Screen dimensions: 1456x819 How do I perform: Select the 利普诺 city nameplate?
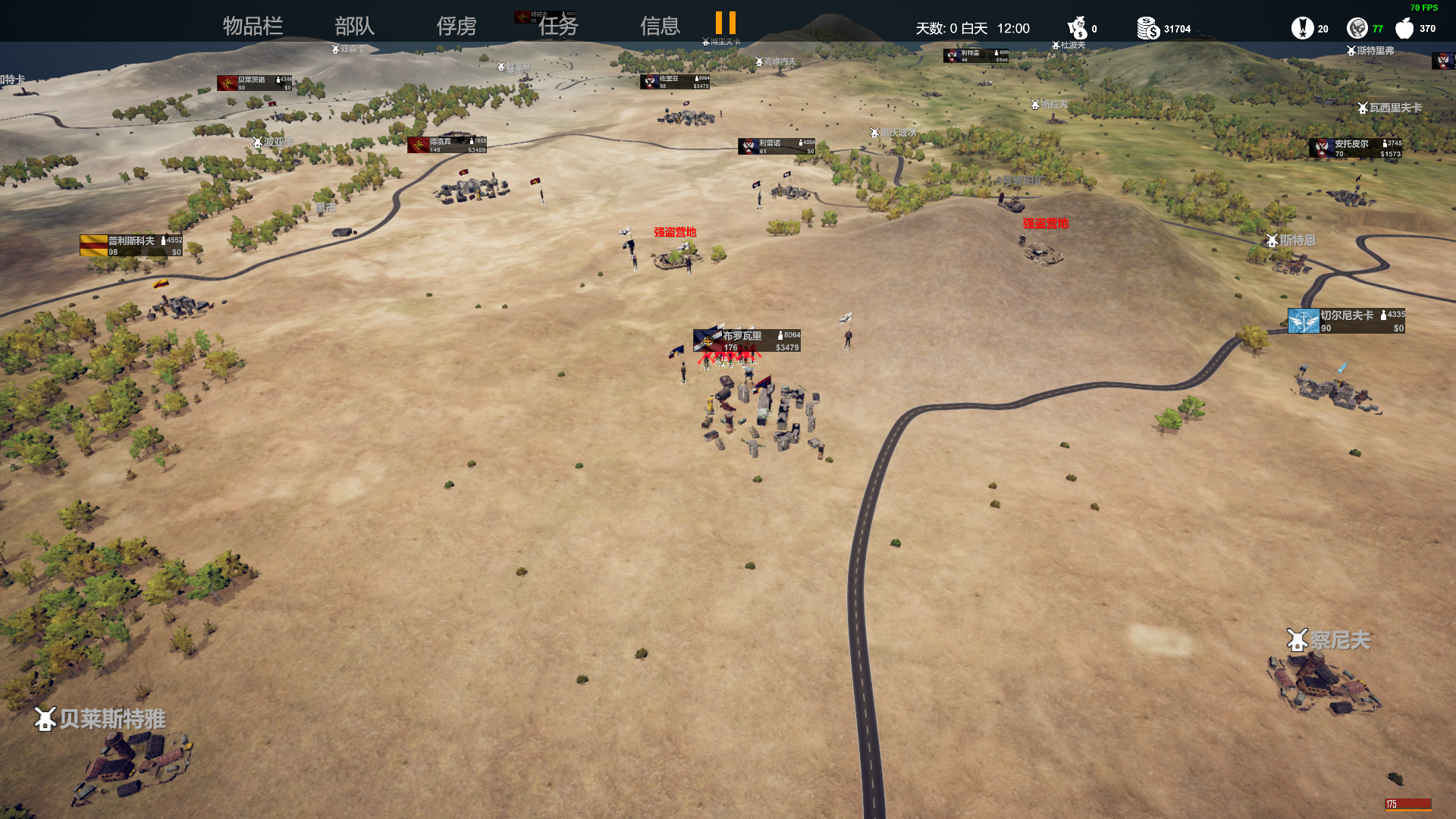tap(777, 146)
